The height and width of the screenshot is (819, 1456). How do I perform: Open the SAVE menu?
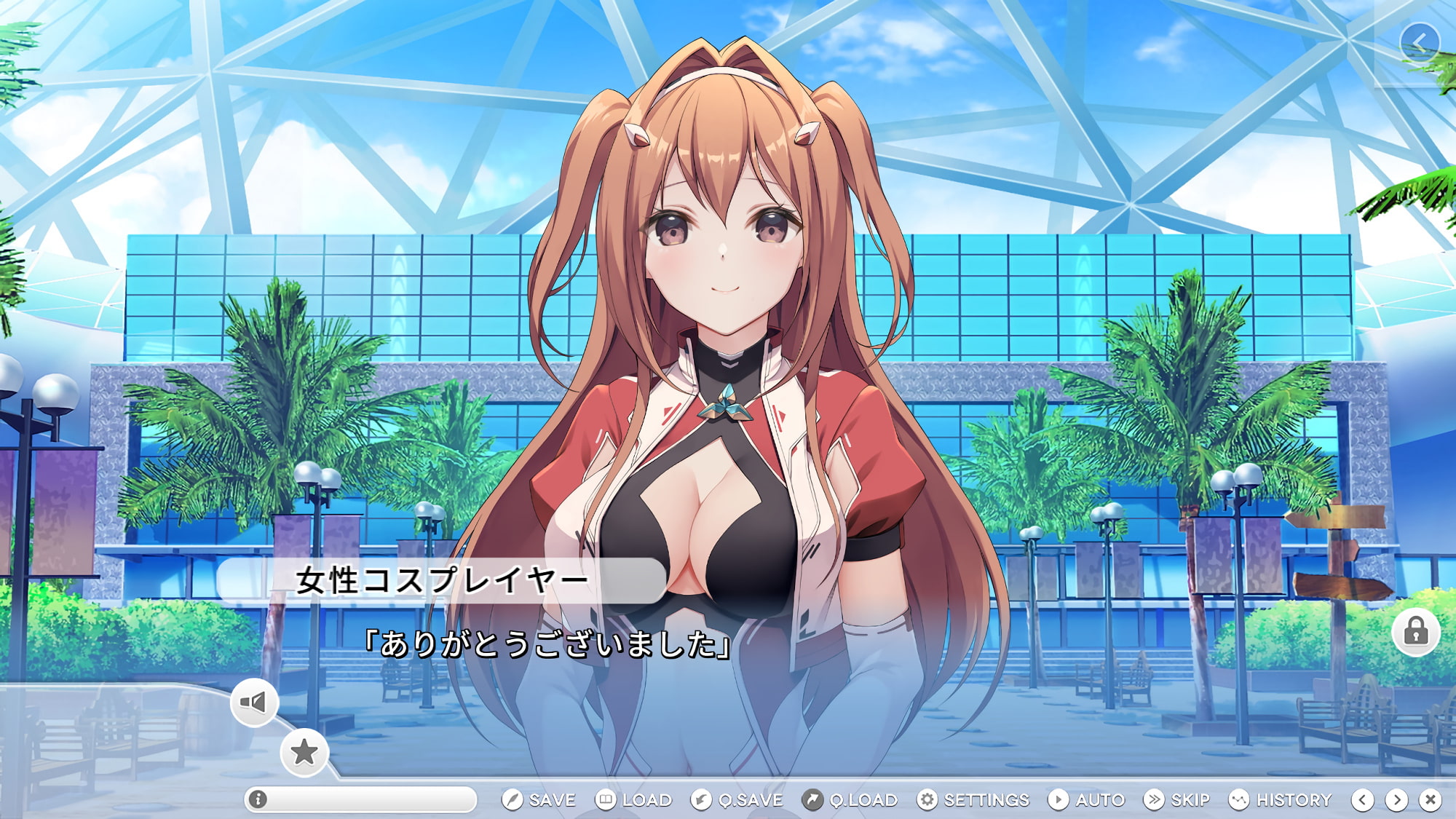click(539, 799)
